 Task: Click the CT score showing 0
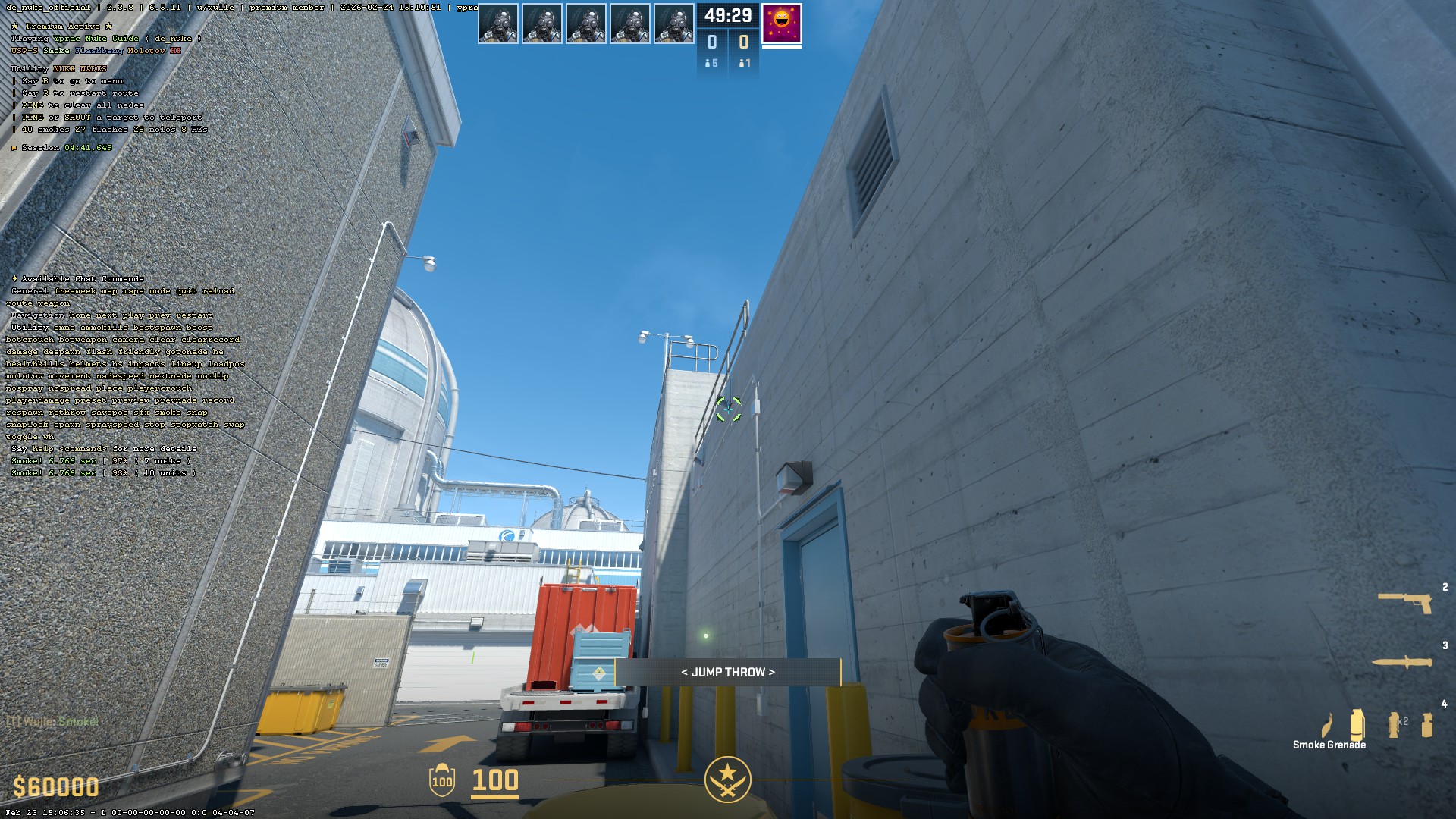pyautogui.click(x=713, y=41)
